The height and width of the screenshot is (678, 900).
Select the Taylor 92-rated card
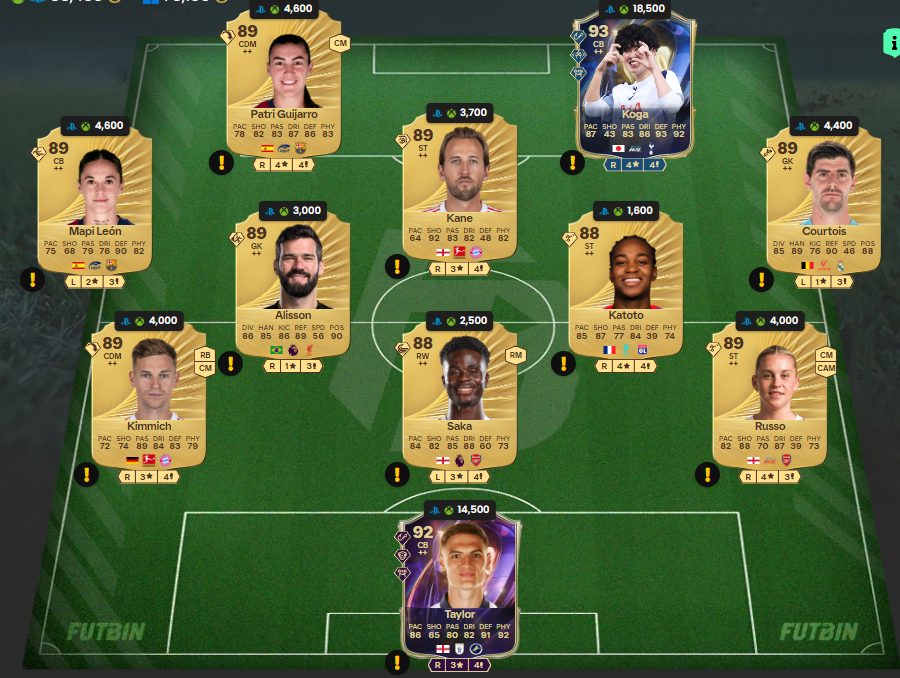(460, 580)
